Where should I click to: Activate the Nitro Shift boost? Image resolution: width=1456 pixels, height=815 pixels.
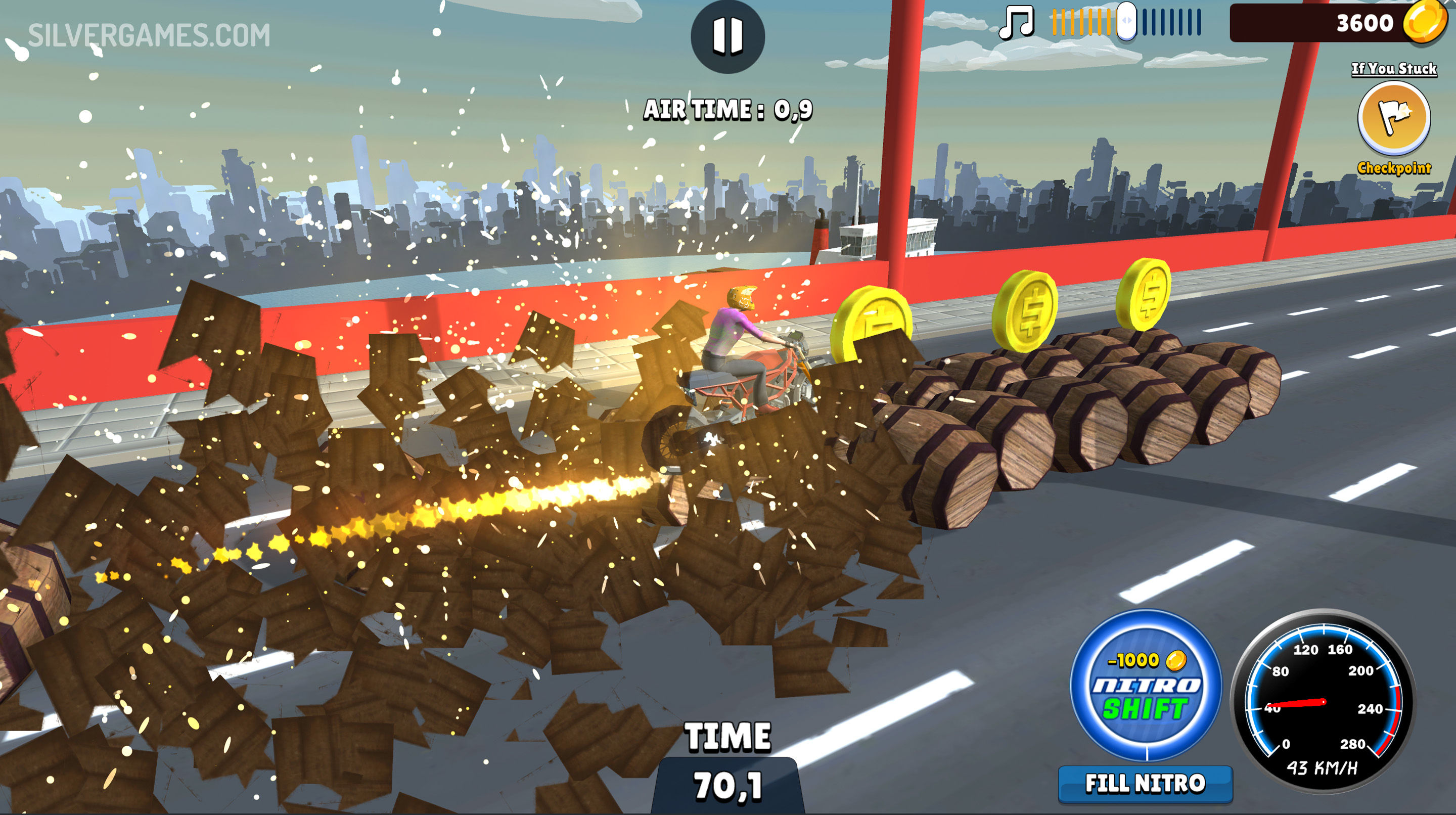[1146, 685]
